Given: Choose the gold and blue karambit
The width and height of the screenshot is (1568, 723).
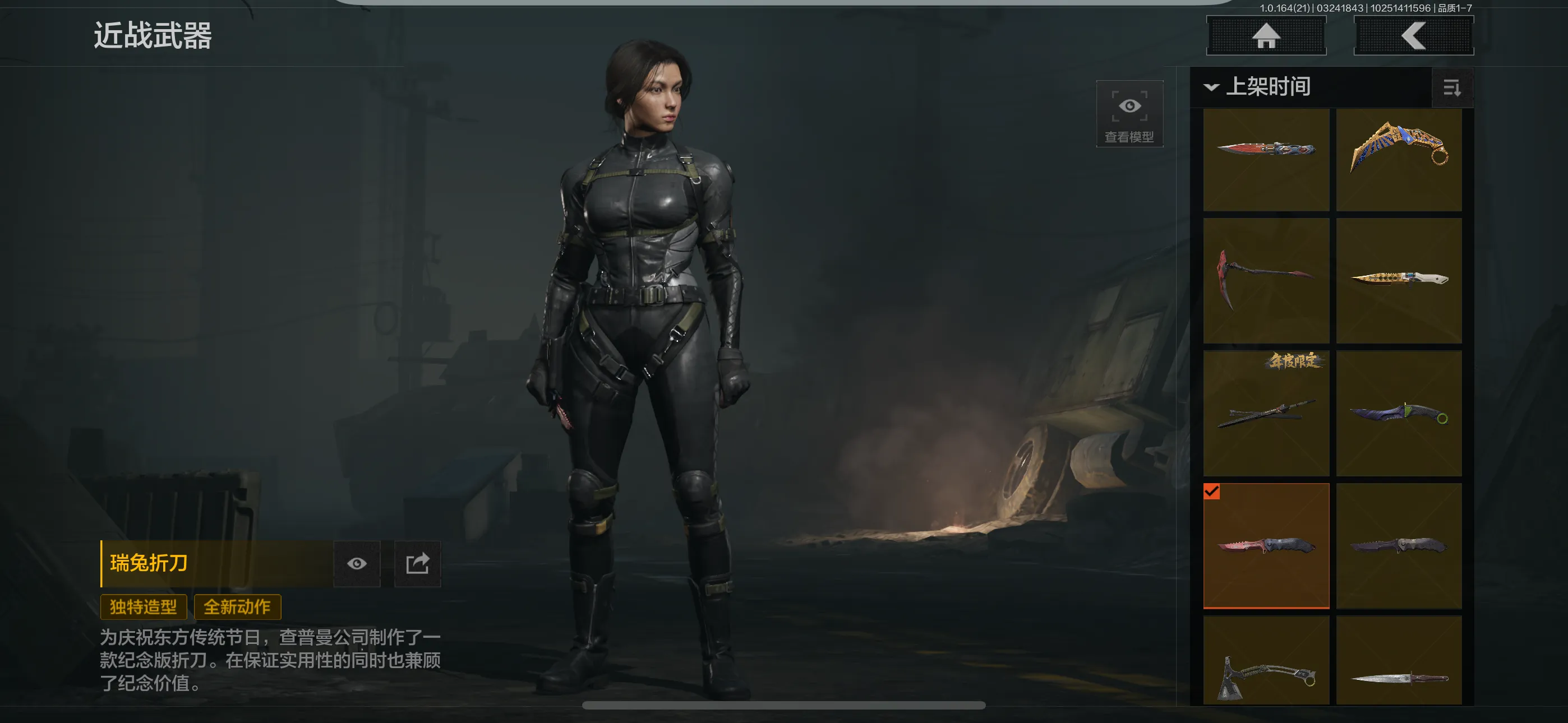Looking at the screenshot, I should pos(1399,159).
